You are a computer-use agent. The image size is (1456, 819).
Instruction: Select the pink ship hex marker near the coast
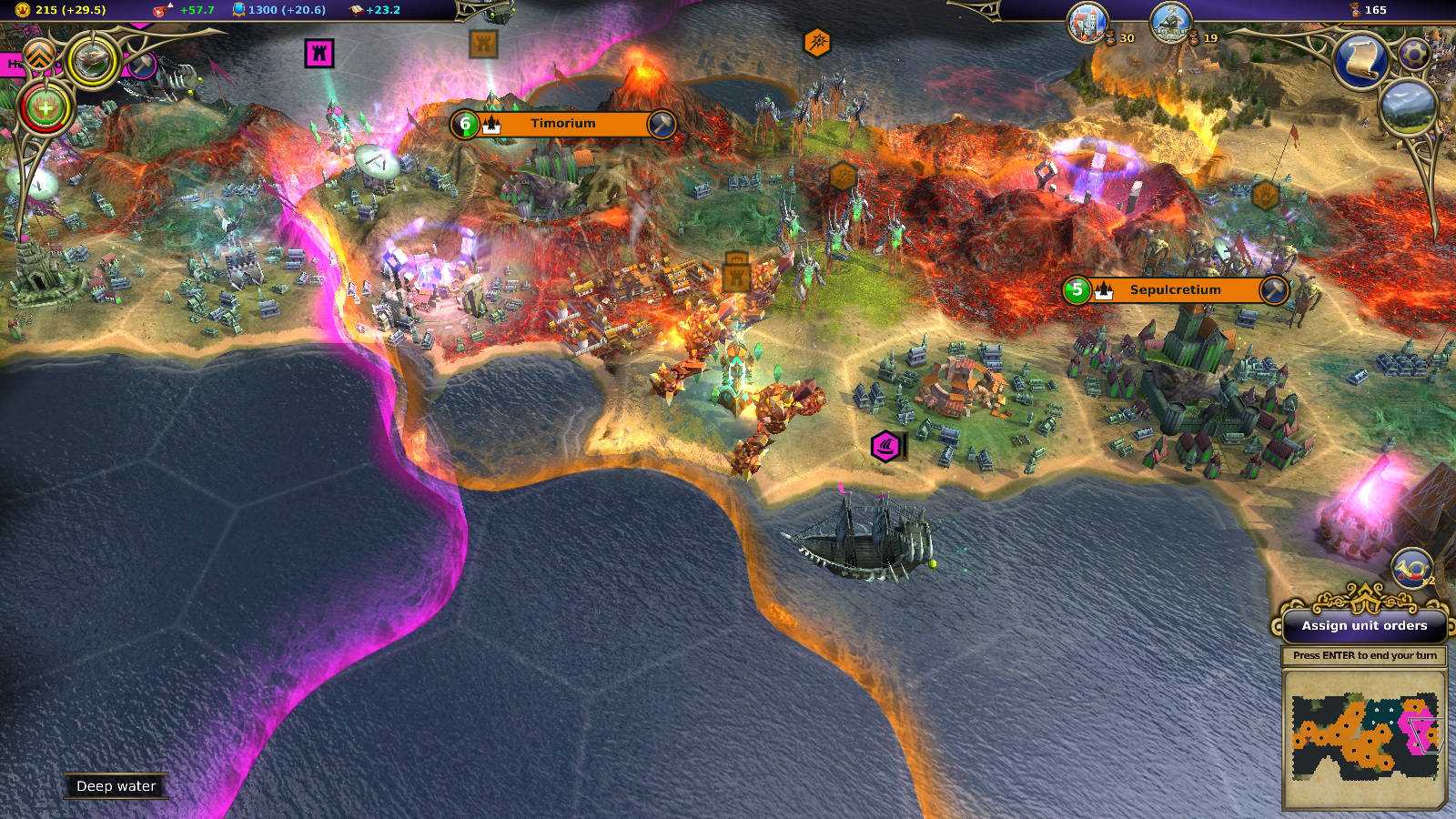click(x=884, y=448)
